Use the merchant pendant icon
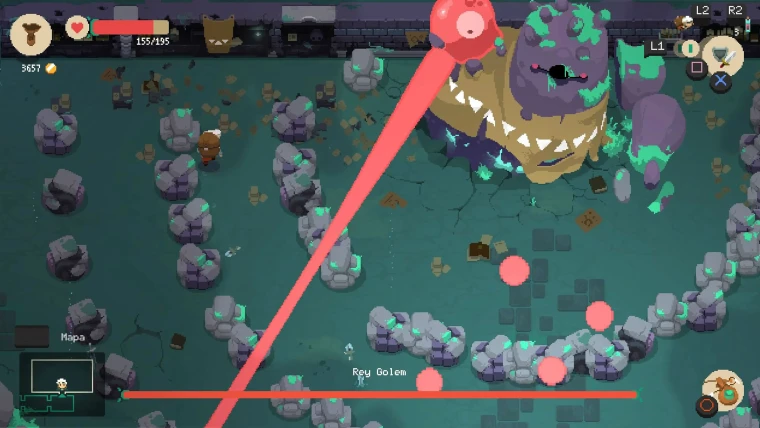The image size is (760, 428). (723, 390)
